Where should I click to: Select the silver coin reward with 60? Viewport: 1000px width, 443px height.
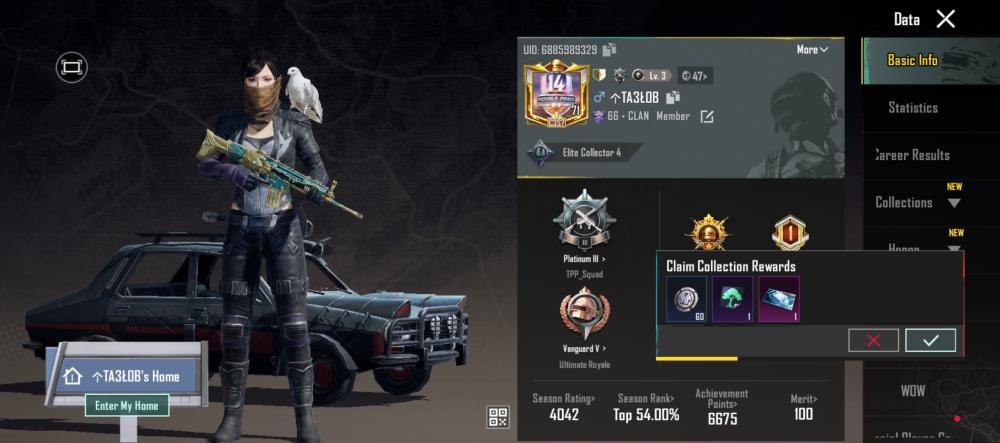[687, 299]
